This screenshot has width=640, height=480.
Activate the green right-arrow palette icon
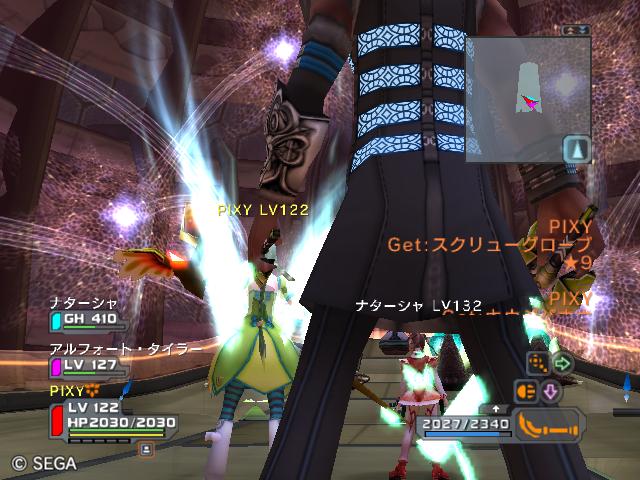pos(562,362)
